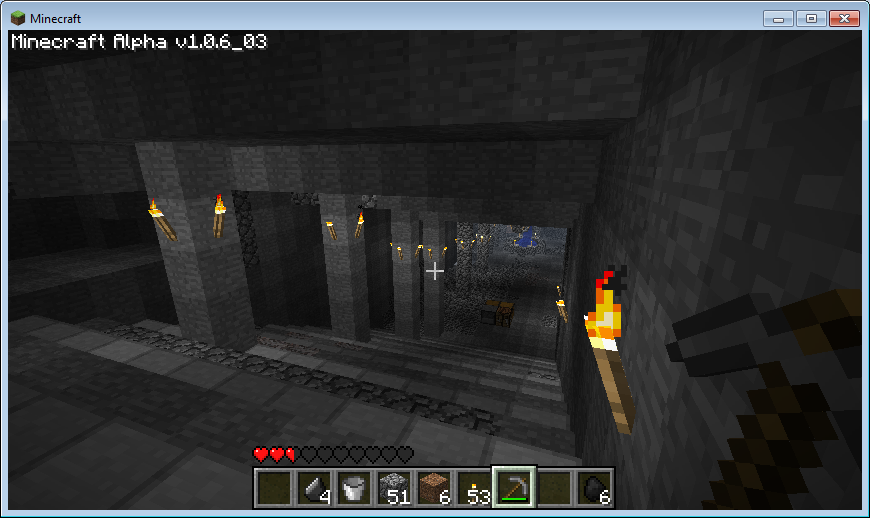Choose the coal stack in the hotbar
870x518 pixels.
(593, 488)
